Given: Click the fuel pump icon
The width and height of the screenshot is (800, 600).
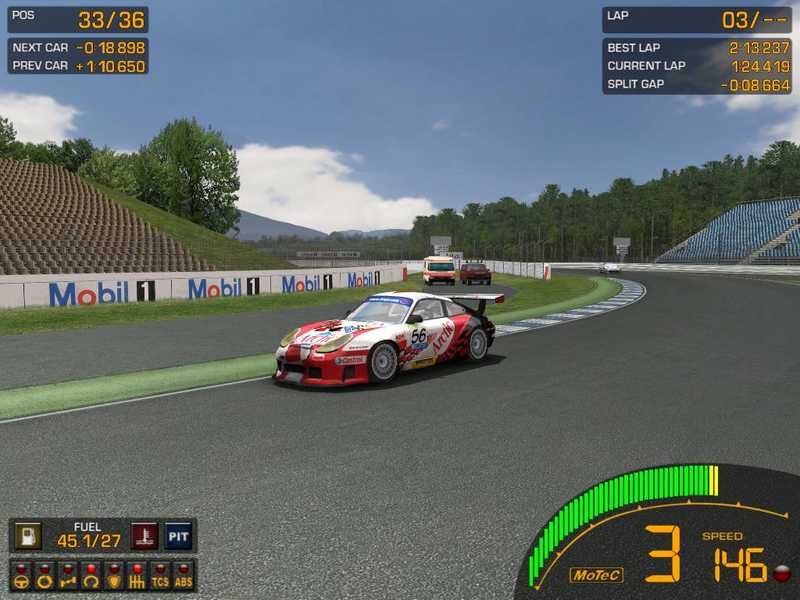Looking at the screenshot, I should pos(28,535).
